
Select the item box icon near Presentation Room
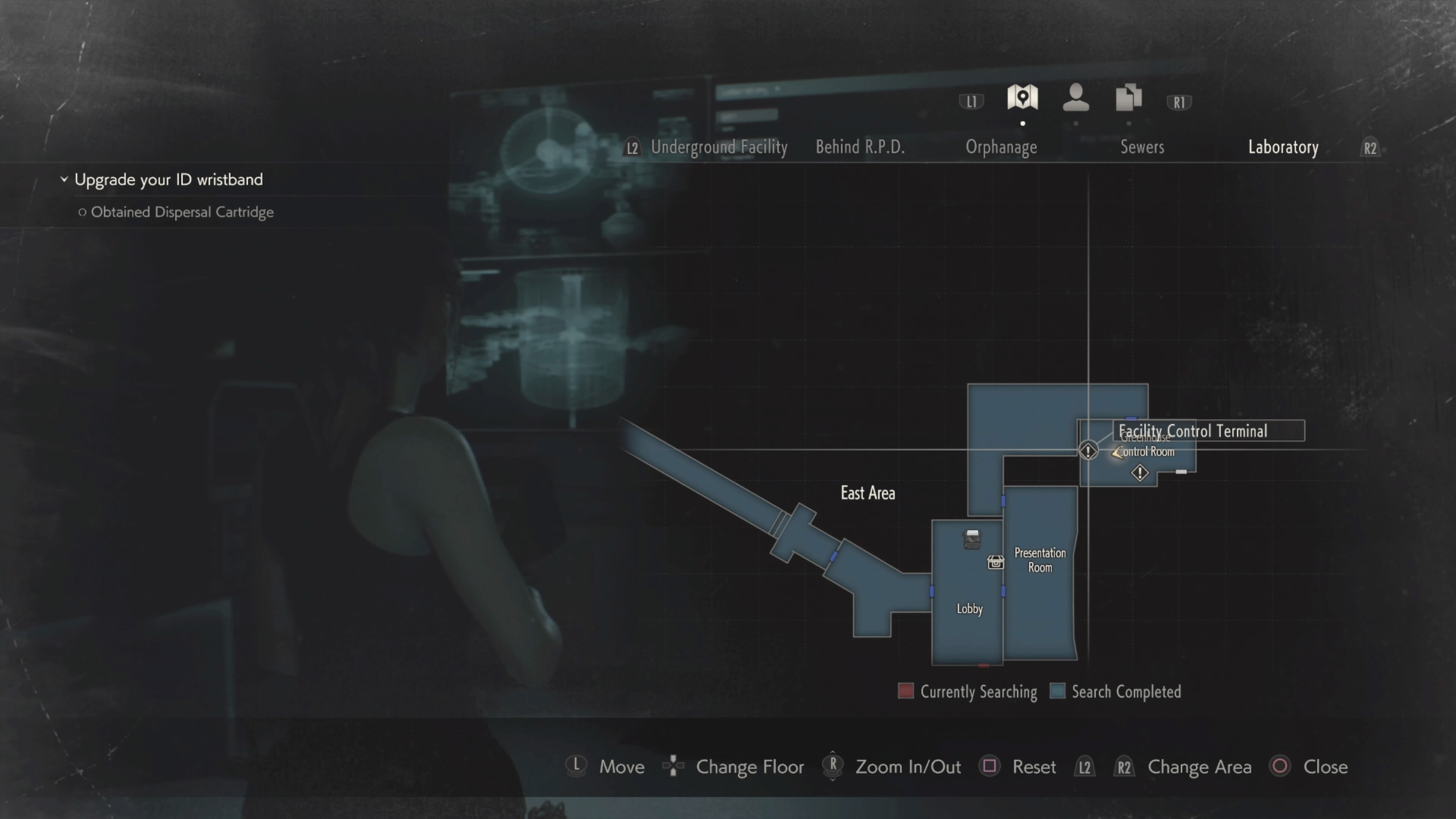[995, 563]
